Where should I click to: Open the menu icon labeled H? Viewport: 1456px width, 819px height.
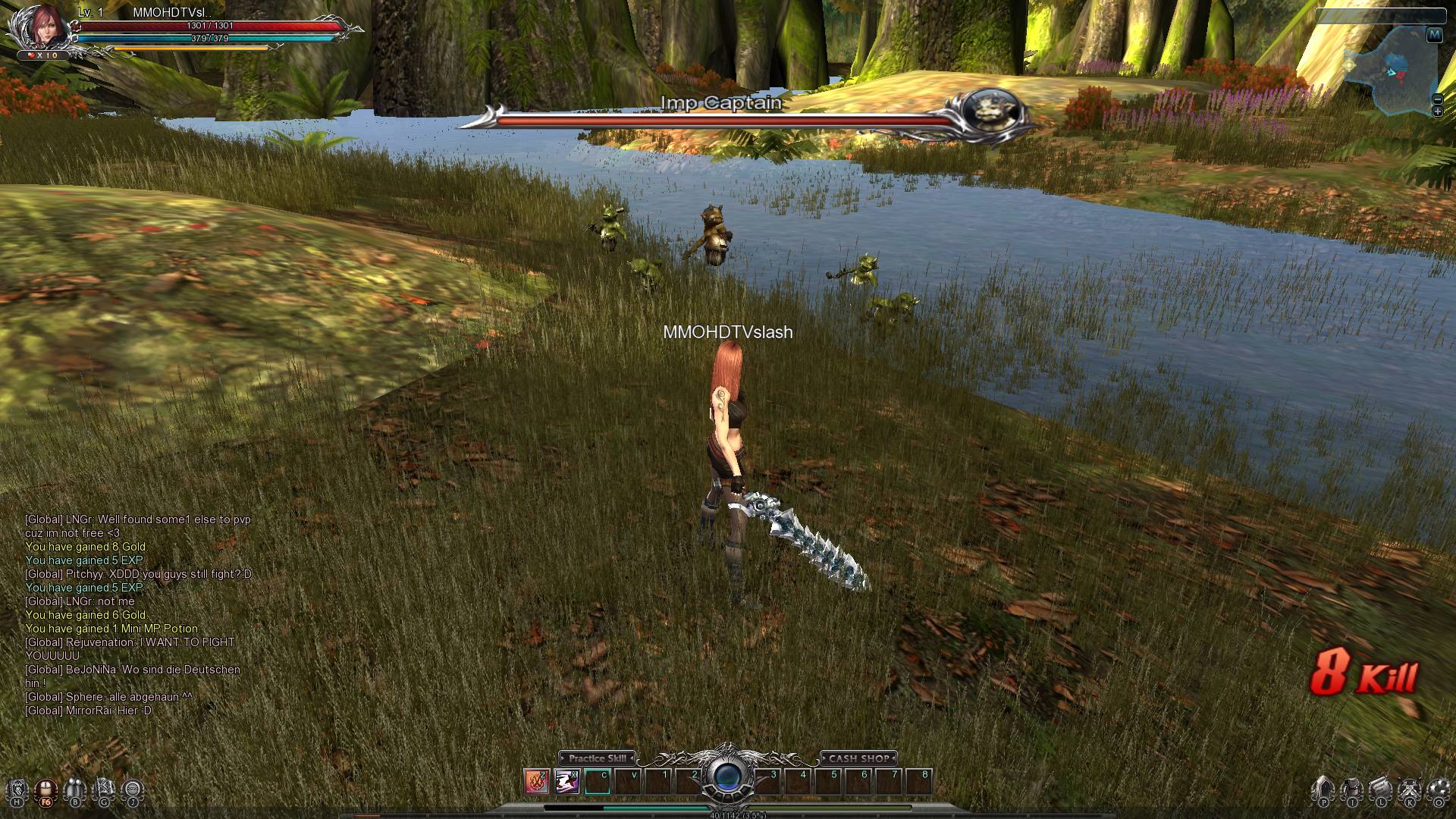(17, 790)
